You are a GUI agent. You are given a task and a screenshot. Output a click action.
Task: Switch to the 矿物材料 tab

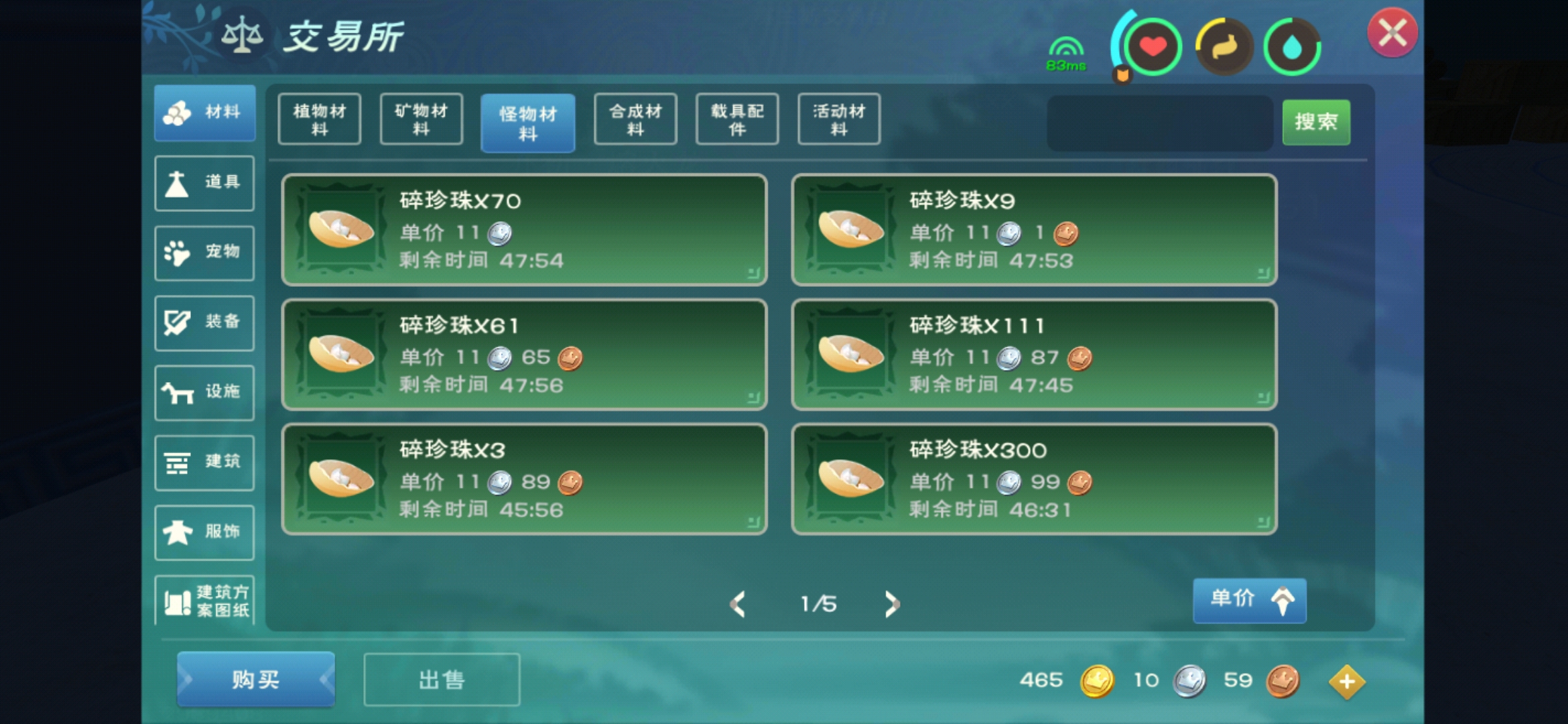tap(421, 119)
